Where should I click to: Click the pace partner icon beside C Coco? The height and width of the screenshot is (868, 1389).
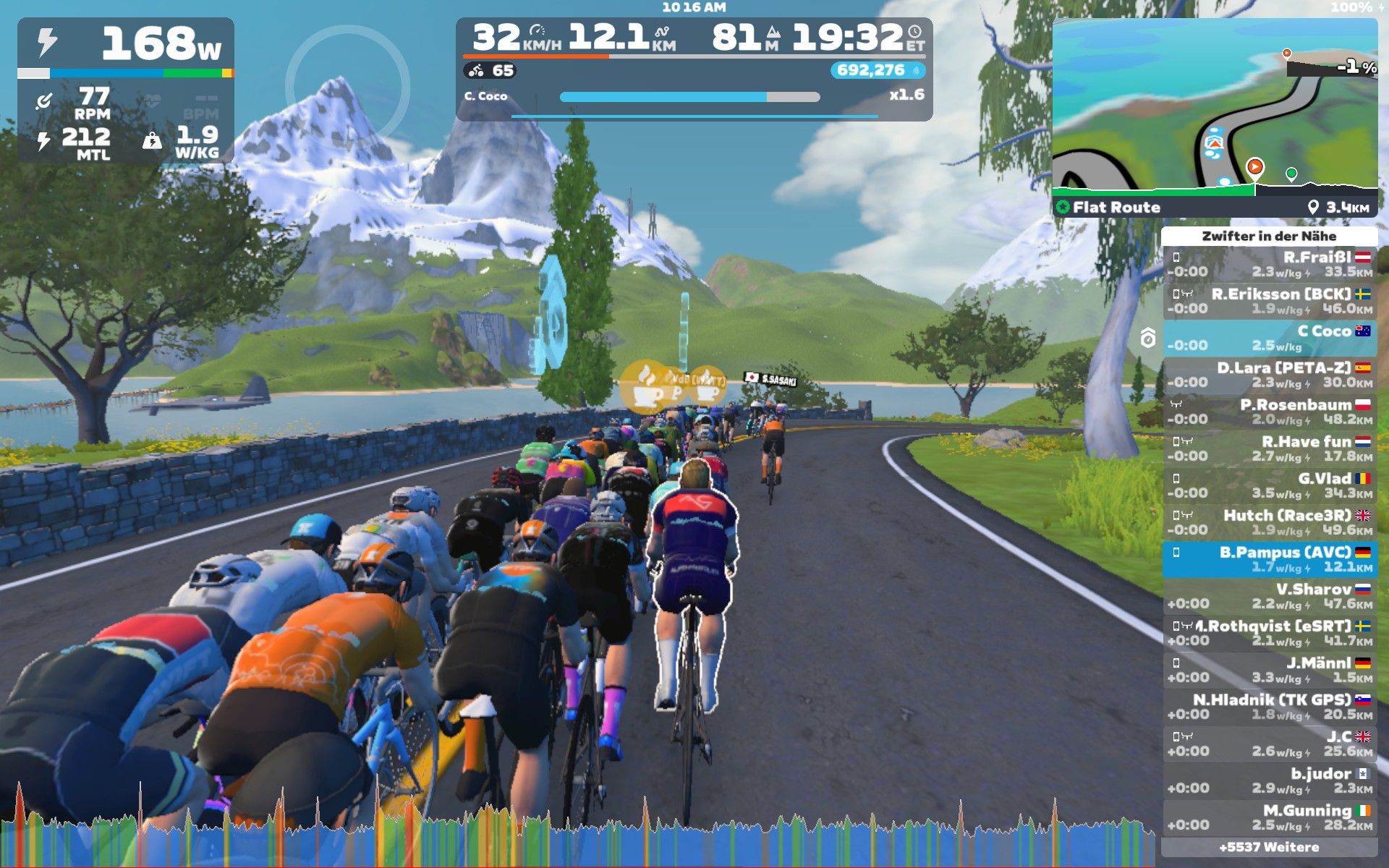[1148, 338]
